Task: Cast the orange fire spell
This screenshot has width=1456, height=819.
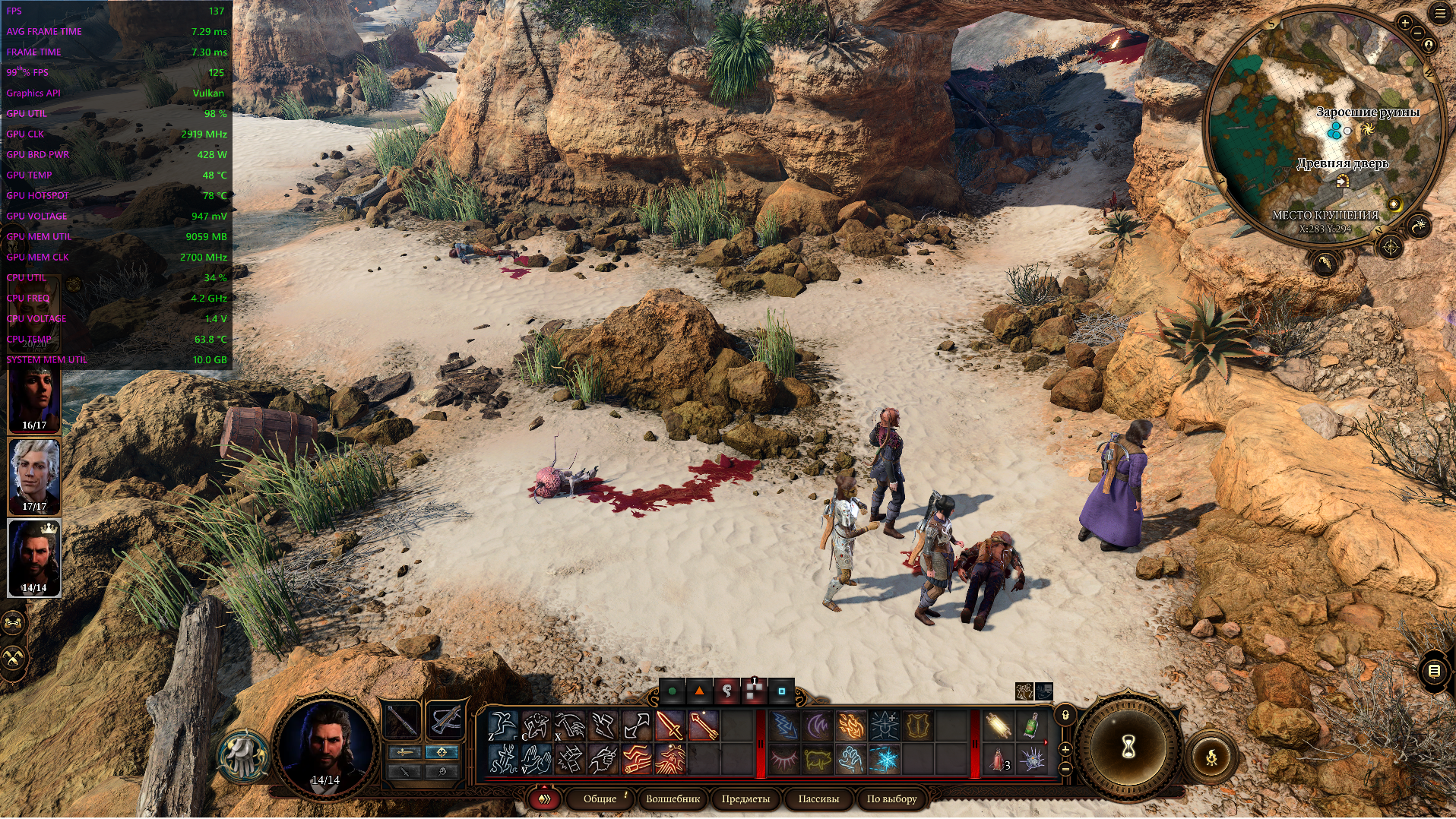Action: (x=851, y=726)
